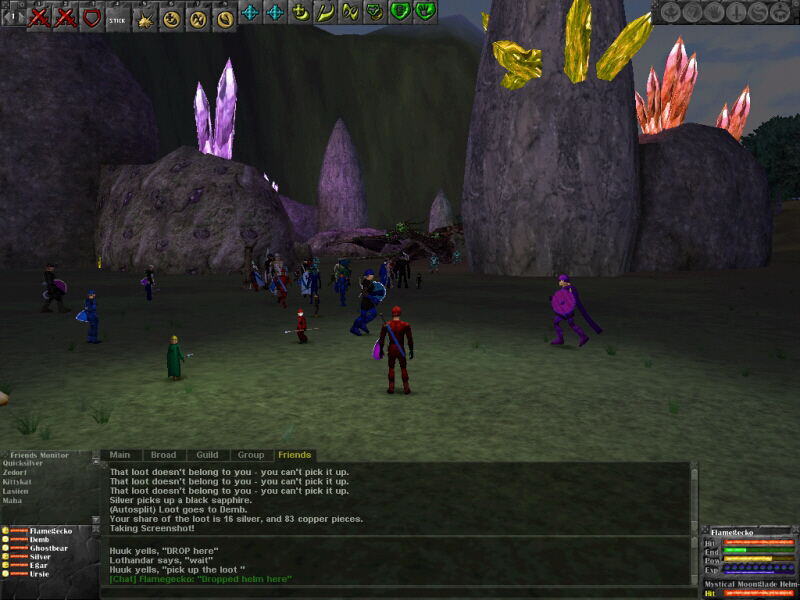Select group member Demb
This screenshot has width=800, height=600.
39,539
